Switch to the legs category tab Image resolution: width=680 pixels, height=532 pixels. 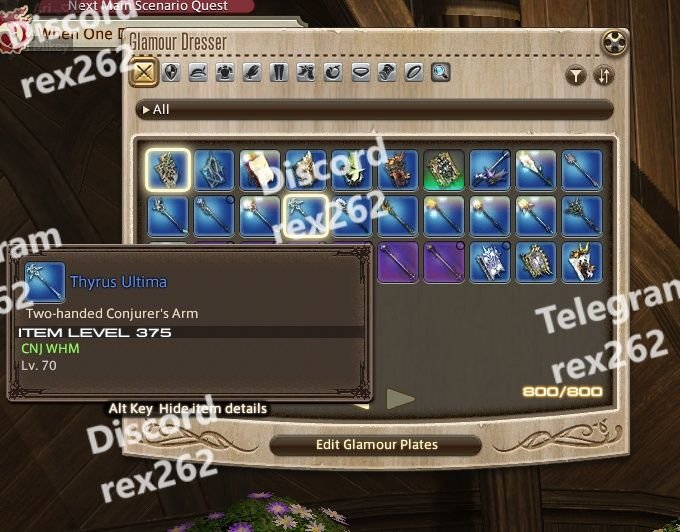(x=280, y=73)
